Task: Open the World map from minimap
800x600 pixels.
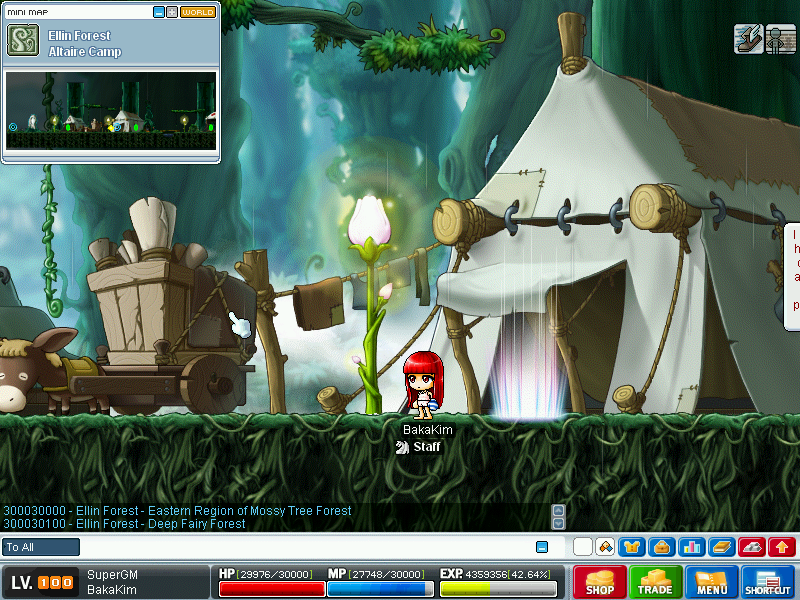Action: click(x=198, y=12)
